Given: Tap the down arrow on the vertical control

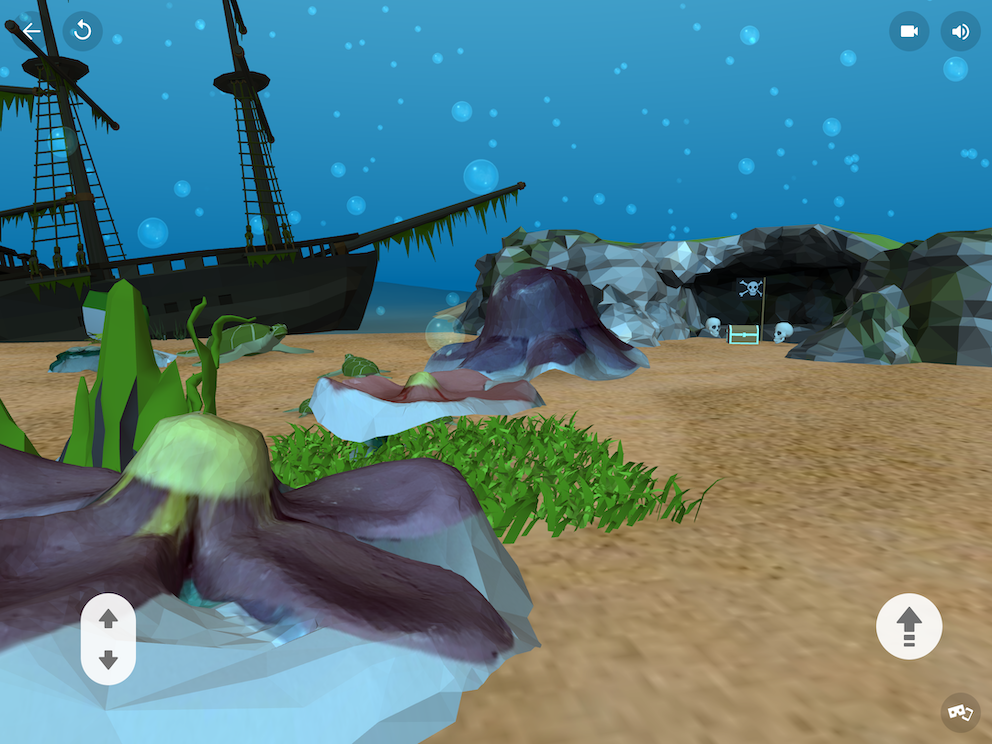Looking at the screenshot, I should click(x=109, y=660).
